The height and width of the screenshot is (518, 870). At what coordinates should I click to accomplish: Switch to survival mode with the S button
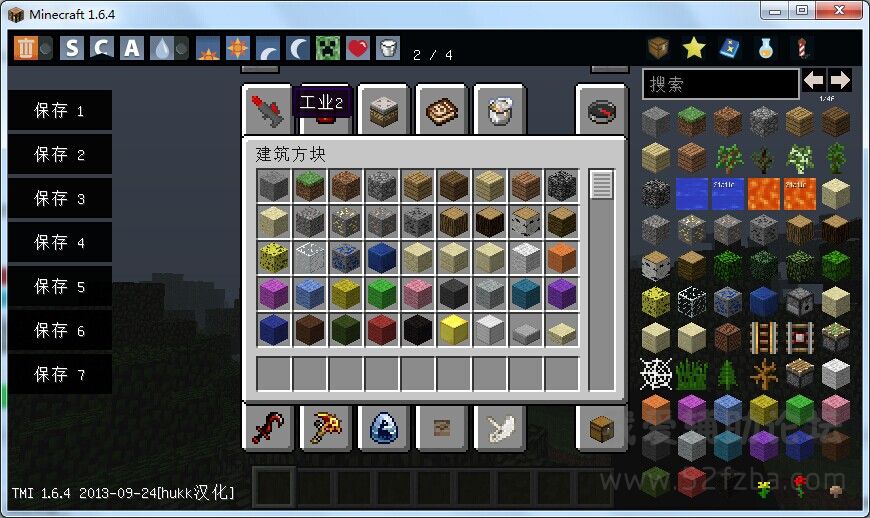72,48
